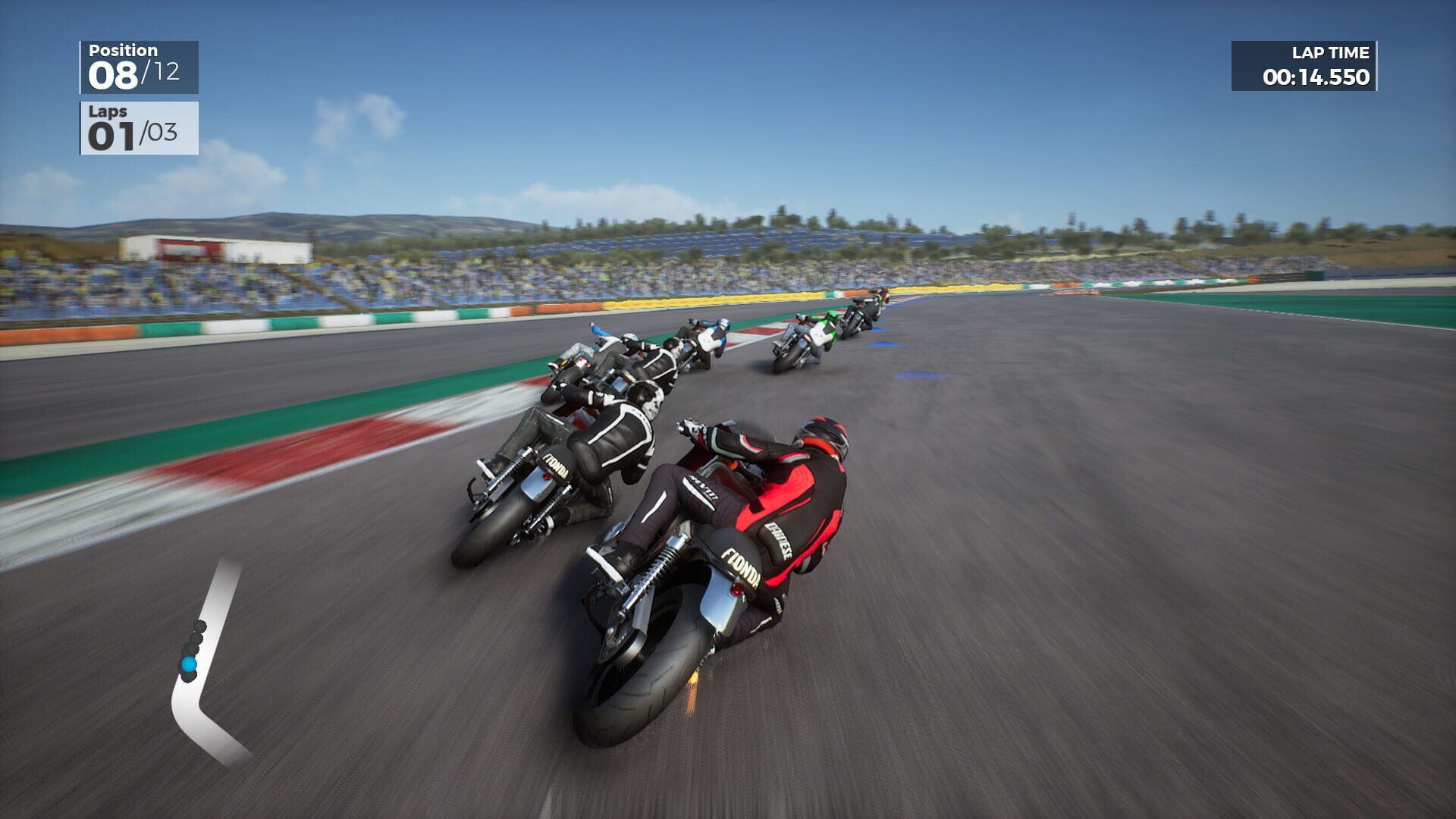This screenshot has height=819, width=1456.
Task: Select the leading opponent dot on the minimap
Action: pyautogui.click(x=199, y=625)
